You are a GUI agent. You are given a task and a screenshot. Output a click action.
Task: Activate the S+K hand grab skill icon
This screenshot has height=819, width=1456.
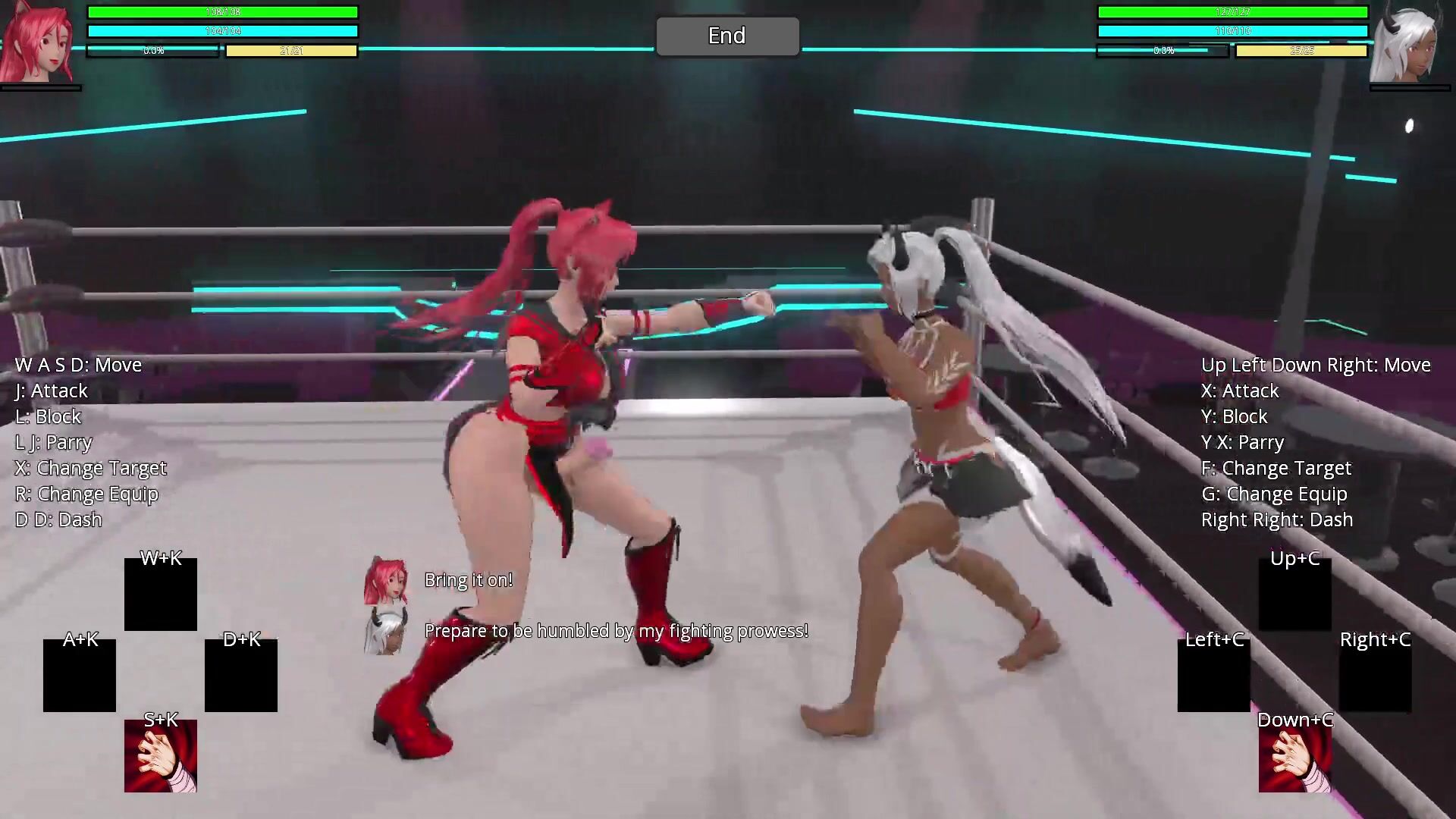click(x=161, y=756)
